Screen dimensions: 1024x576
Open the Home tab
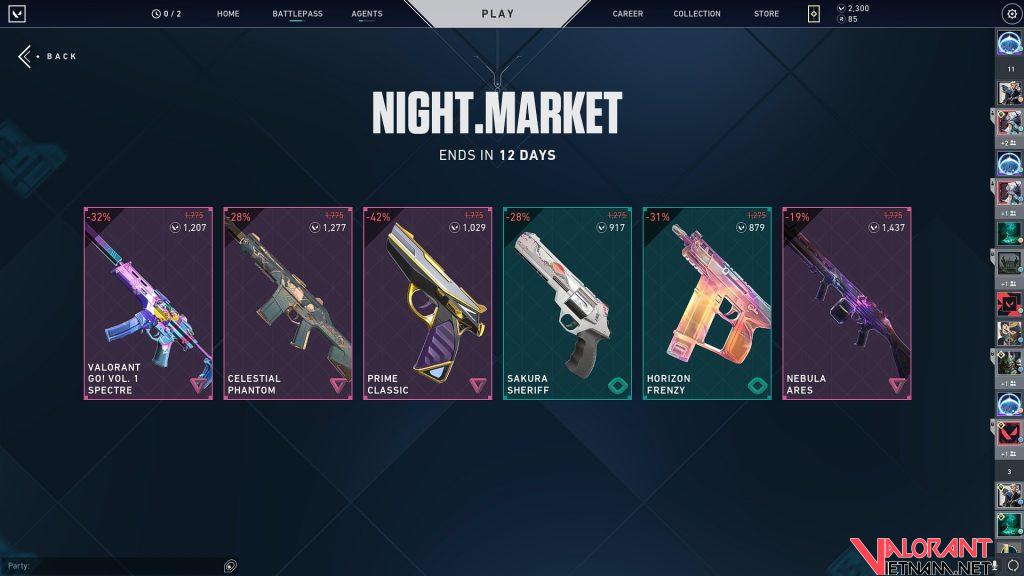tap(228, 14)
